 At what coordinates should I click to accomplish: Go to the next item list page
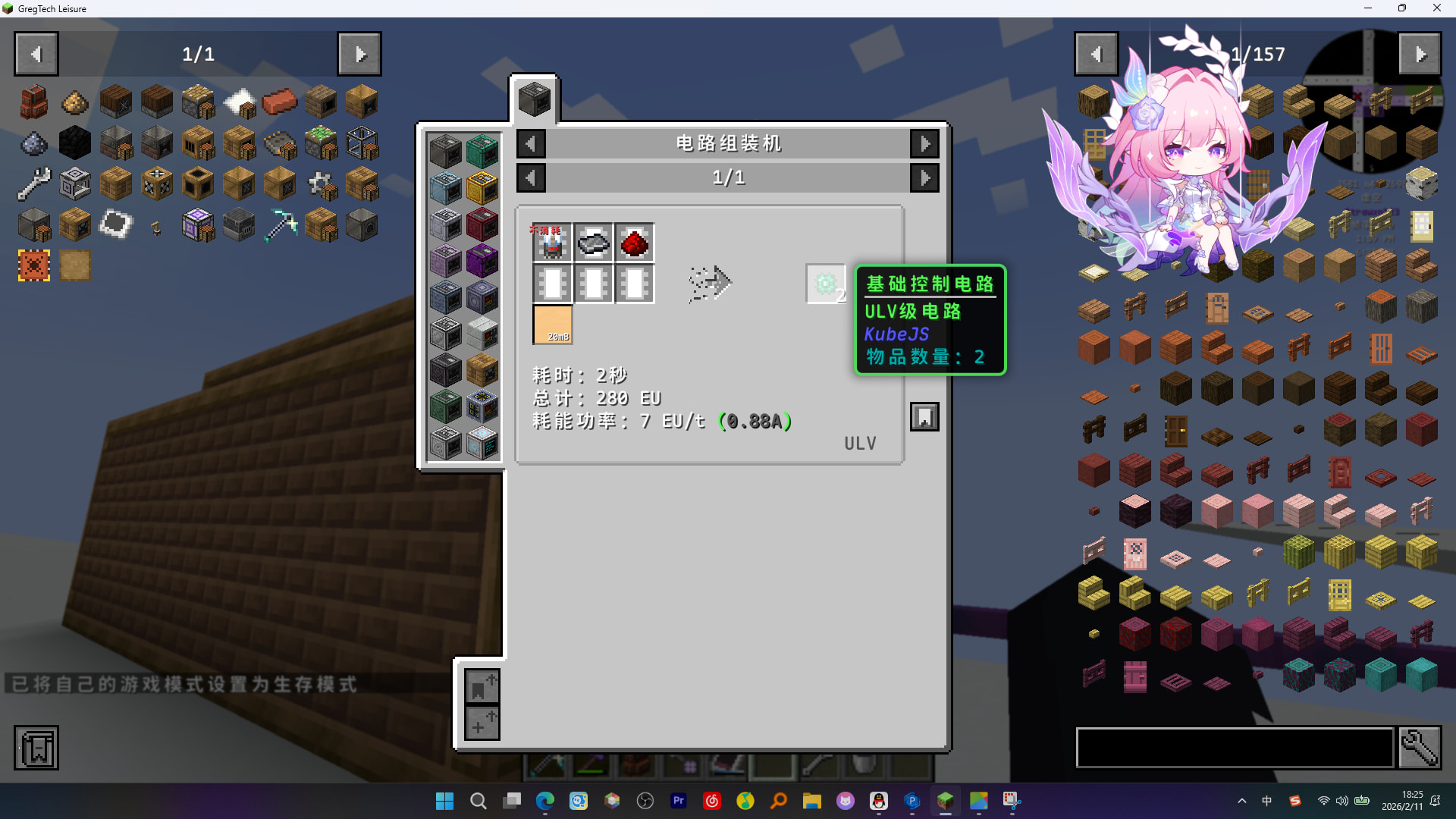tap(1420, 54)
